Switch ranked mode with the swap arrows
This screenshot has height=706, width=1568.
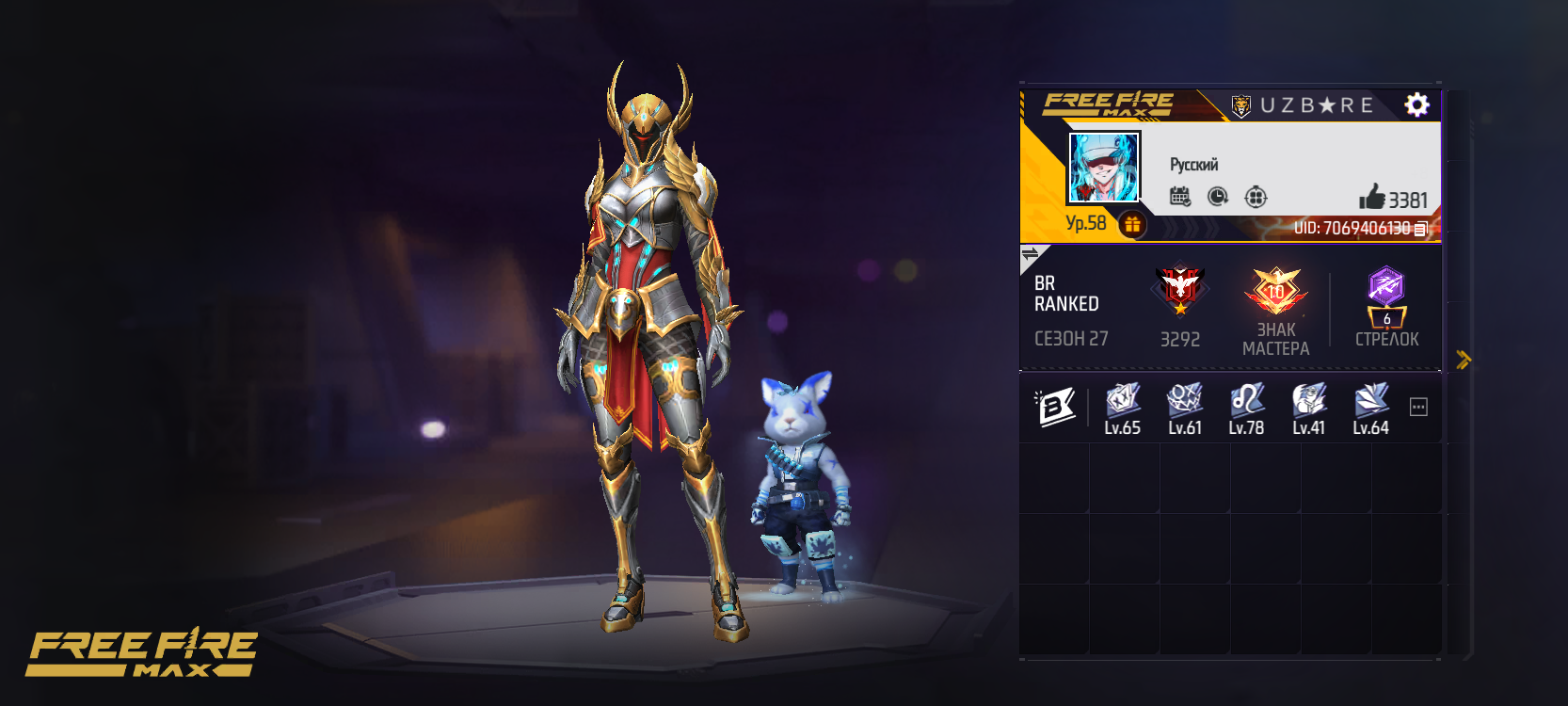pos(1031,254)
